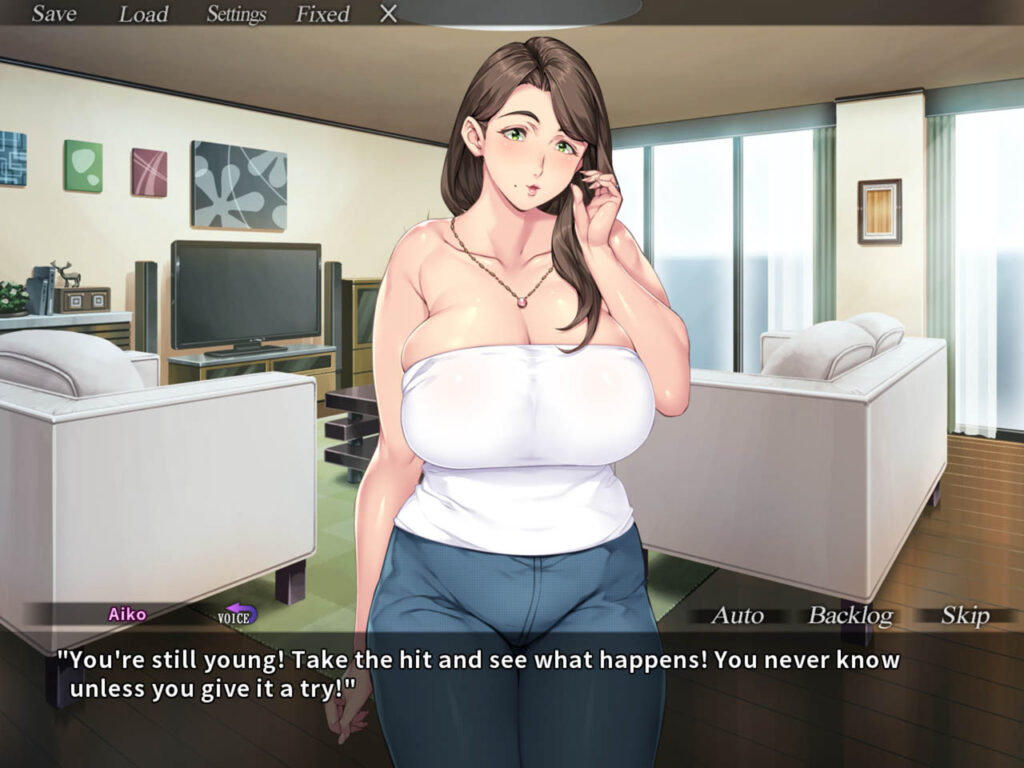Replay Aiko's voice line
The width and height of the screenshot is (1024, 768).
pyautogui.click(x=237, y=614)
